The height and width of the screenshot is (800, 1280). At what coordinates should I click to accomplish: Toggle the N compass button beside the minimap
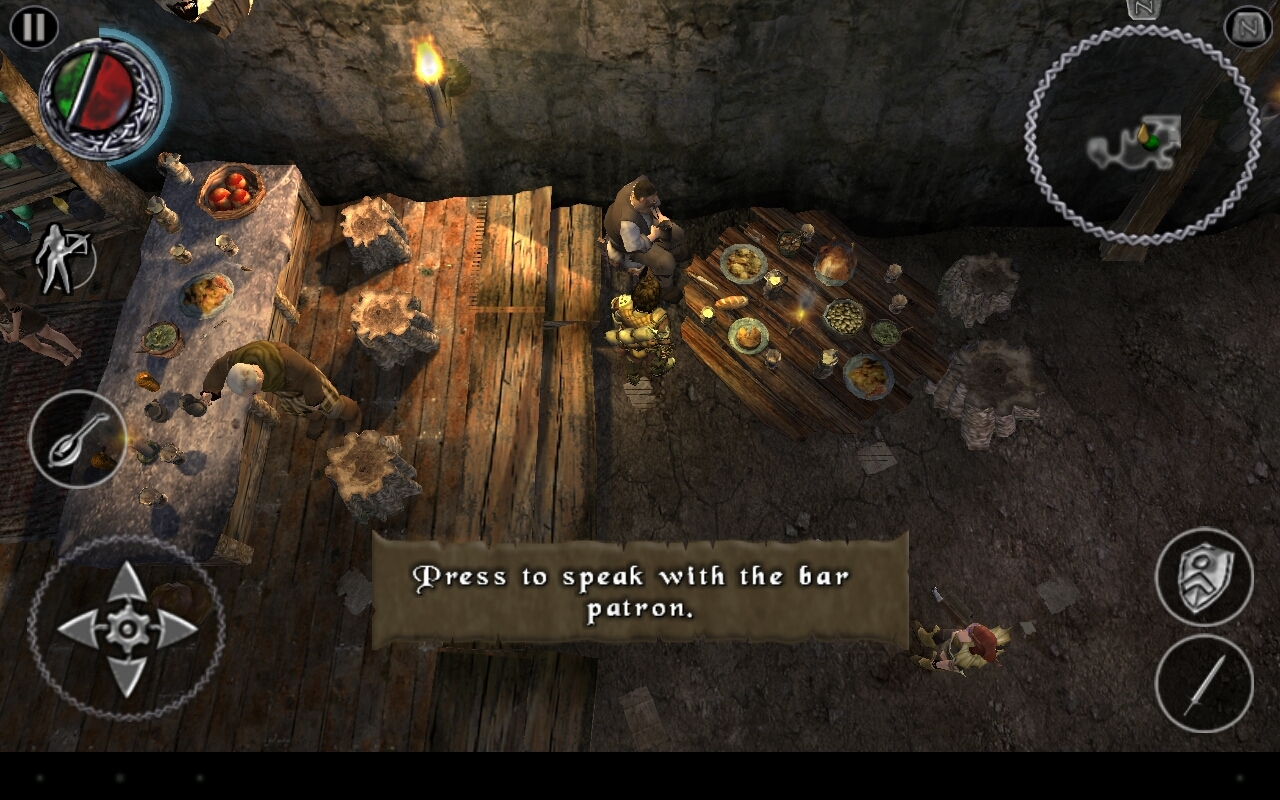pyautogui.click(x=1248, y=27)
